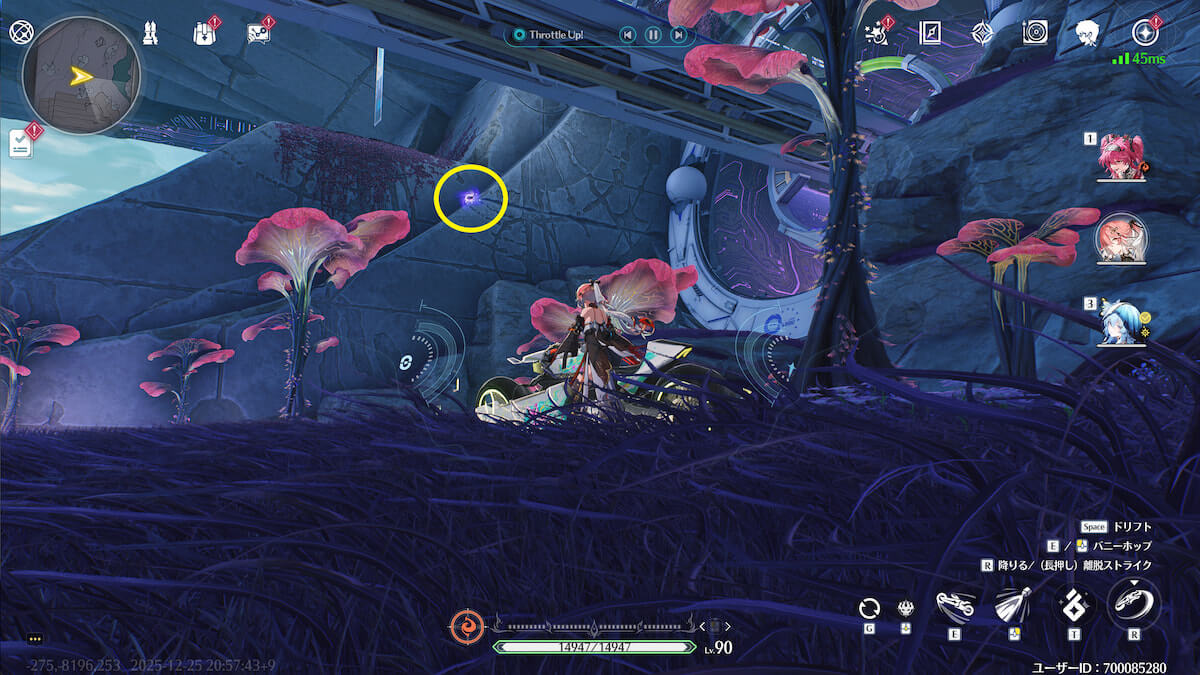Click the circular arrows swap icon
The height and width of the screenshot is (675, 1200).
[x=869, y=608]
